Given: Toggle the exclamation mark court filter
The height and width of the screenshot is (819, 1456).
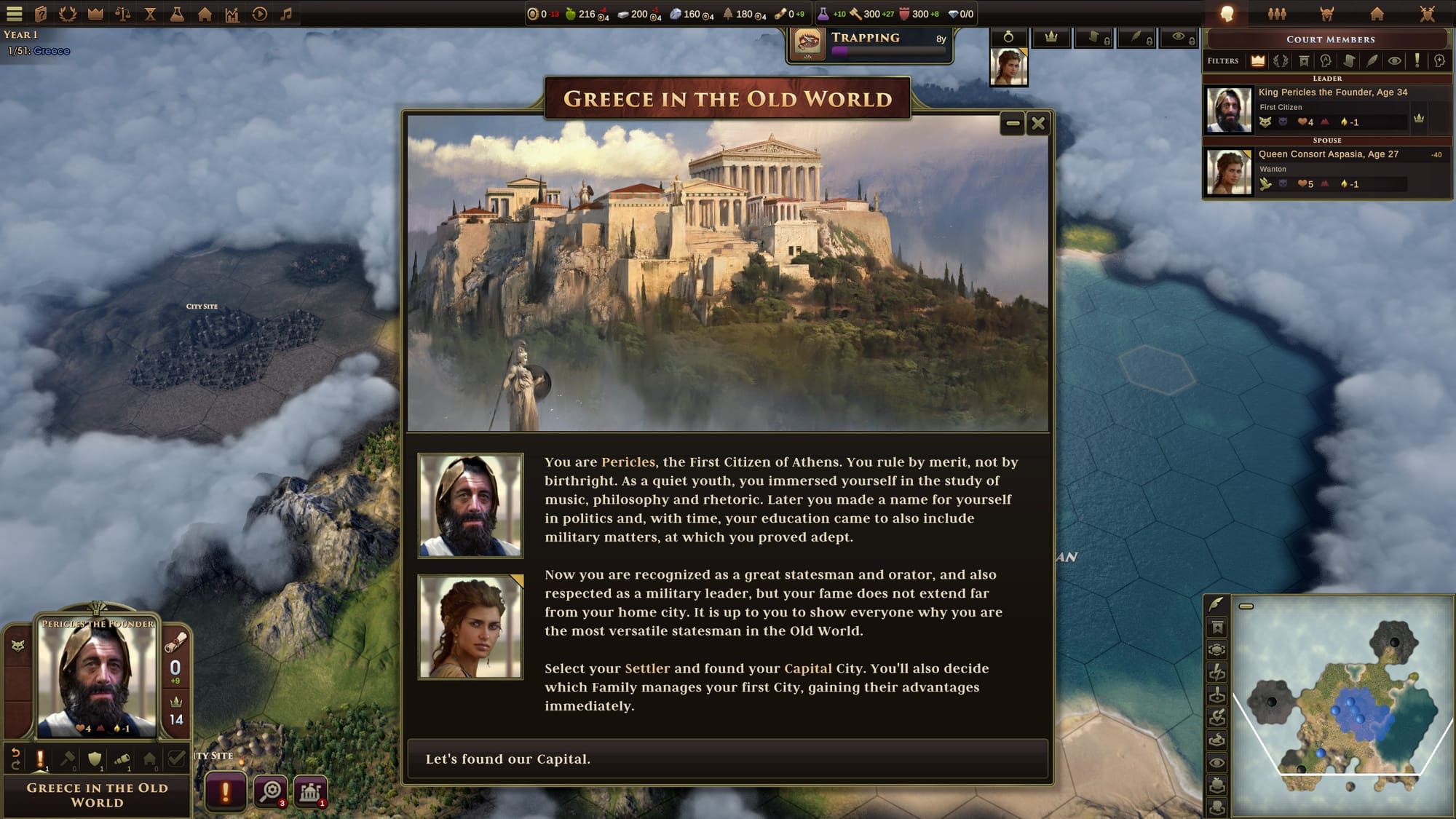Looking at the screenshot, I should pos(1417,61).
